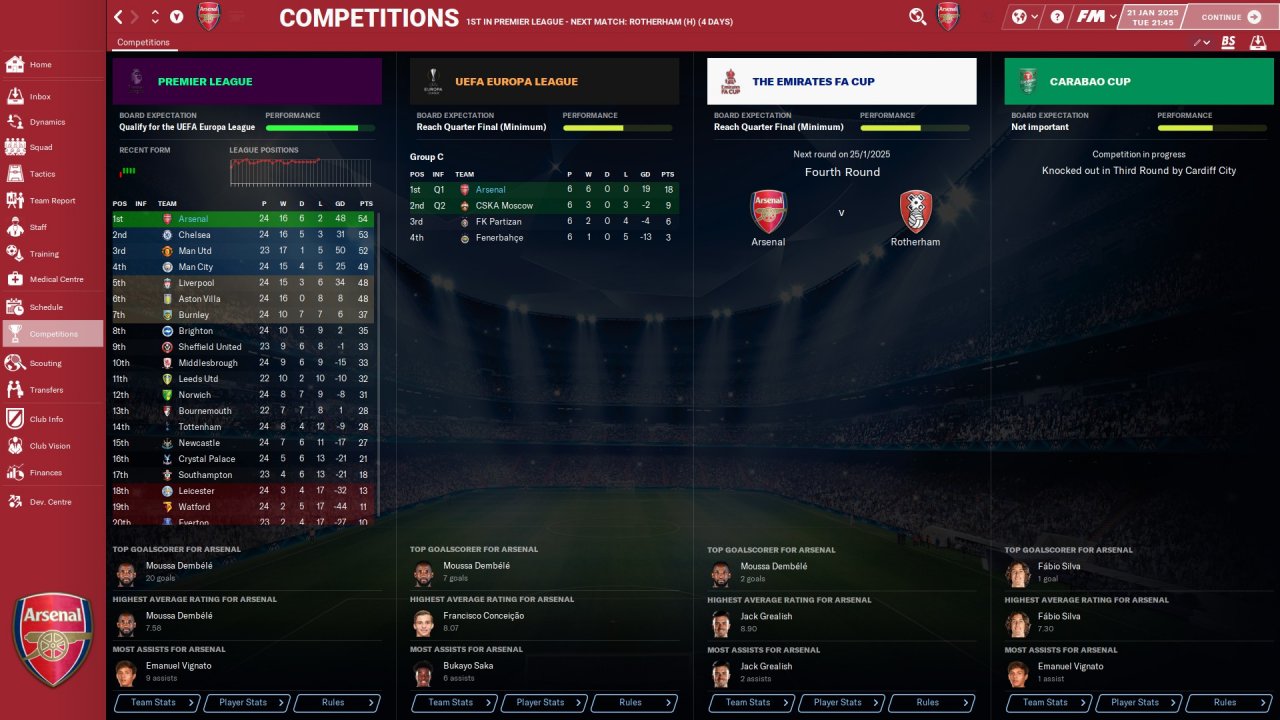Go back with the left arrow
Image resolution: width=1280 pixels, height=720 pixels.
[x=119, y=17]
